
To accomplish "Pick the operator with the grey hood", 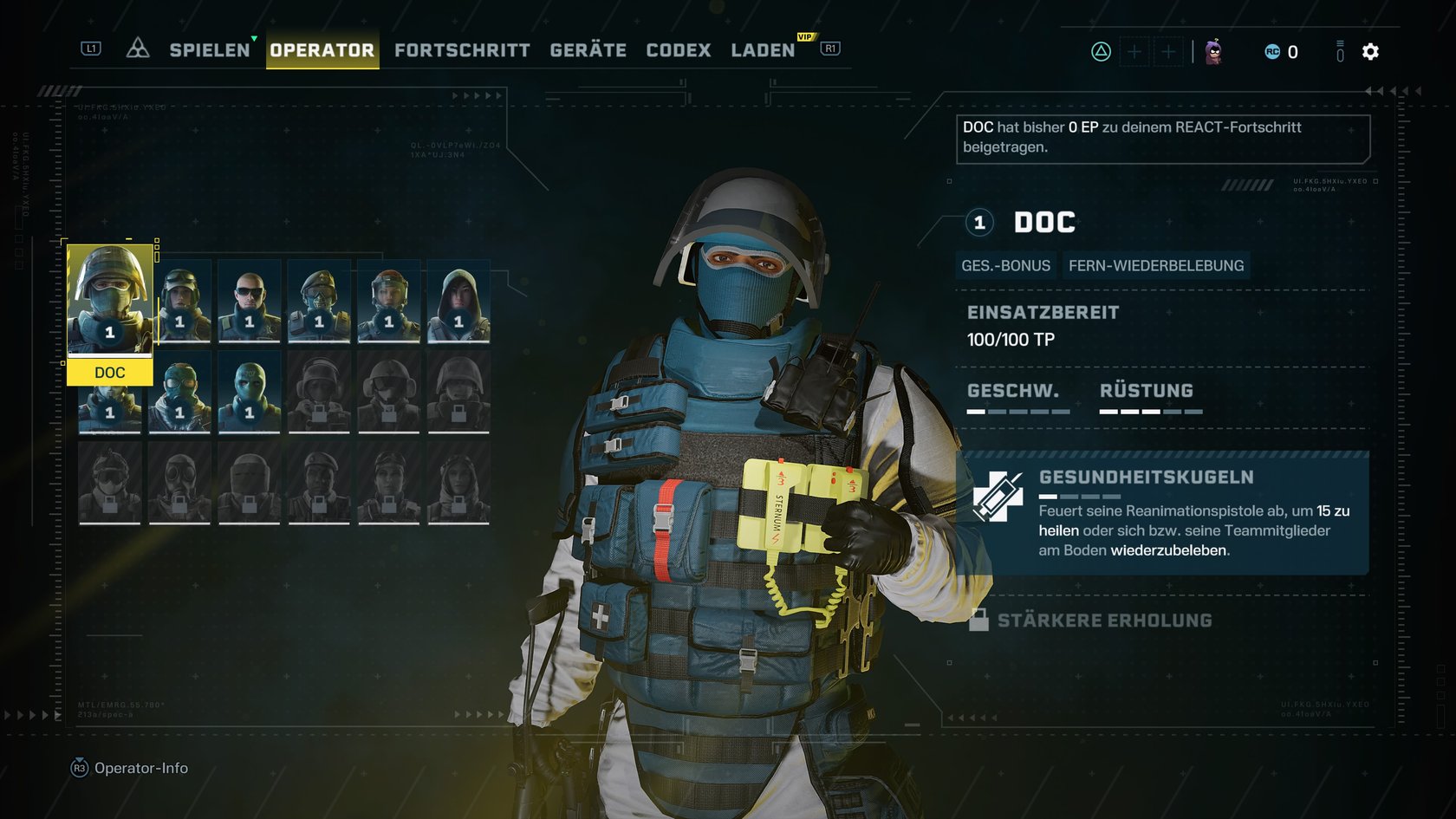I will pyautogui.click(x=458, y=301).
